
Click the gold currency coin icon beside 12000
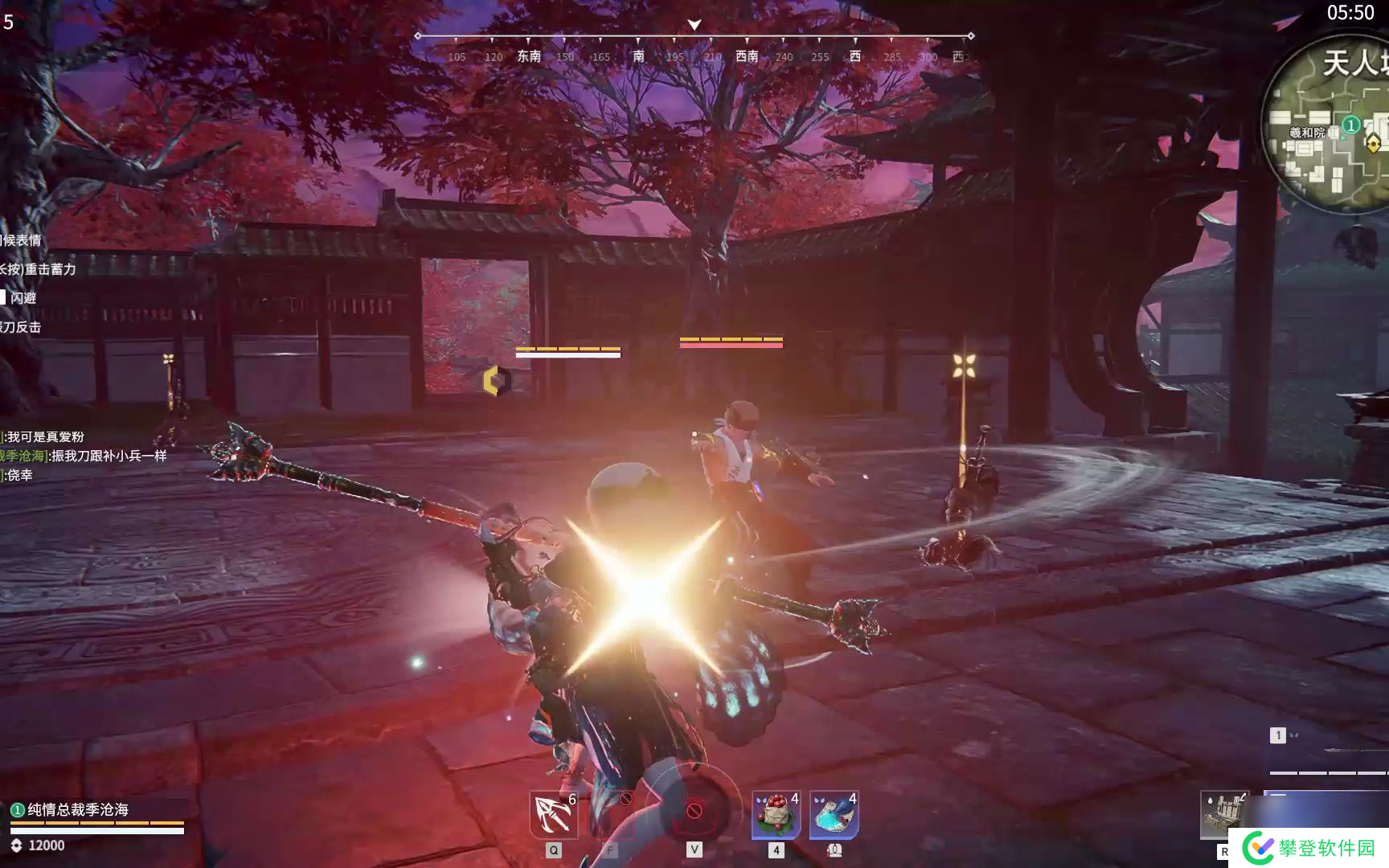click(x=15, y=845)
